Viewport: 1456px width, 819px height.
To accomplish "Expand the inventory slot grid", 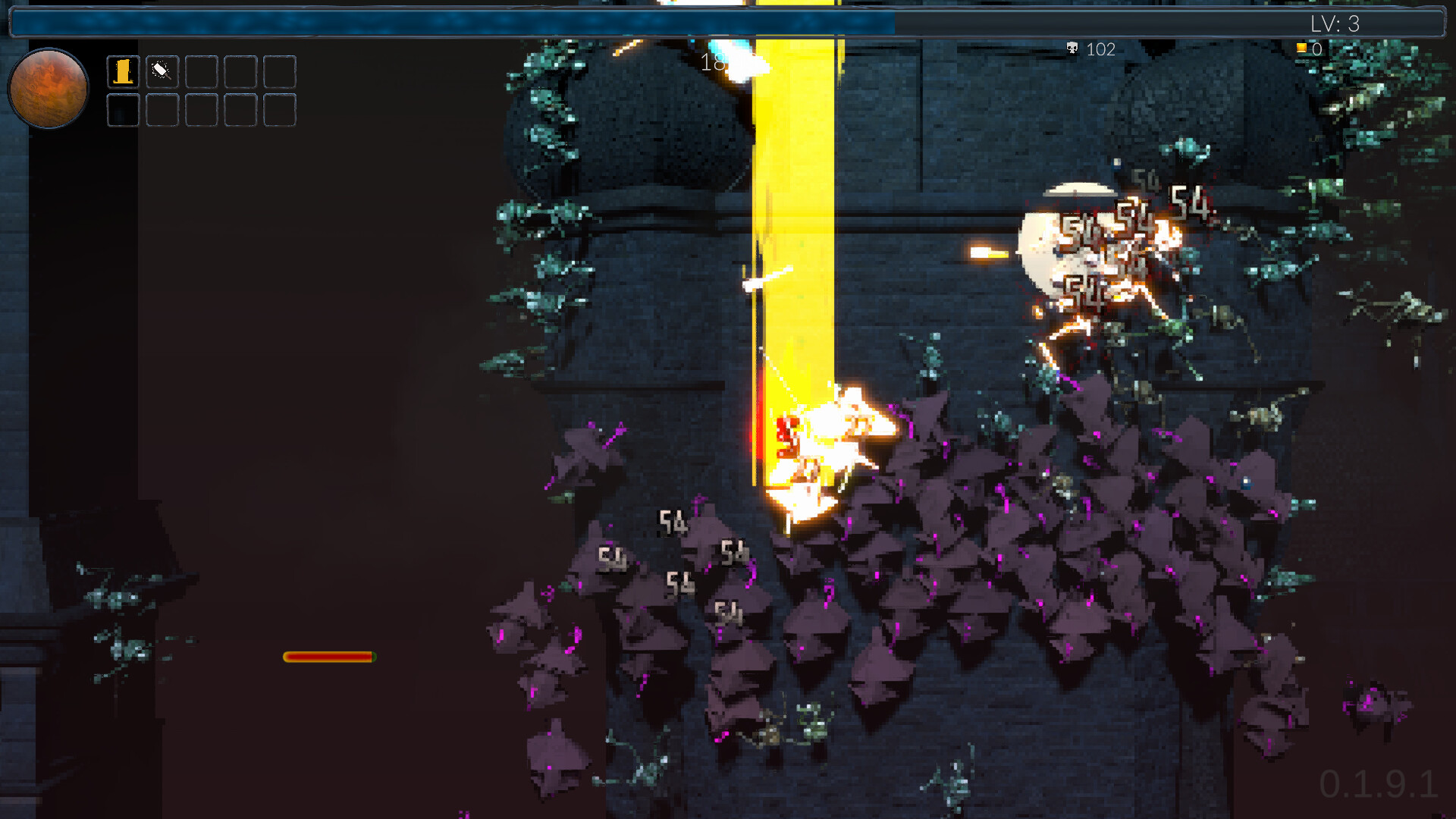I will click(x=200, y=91).
